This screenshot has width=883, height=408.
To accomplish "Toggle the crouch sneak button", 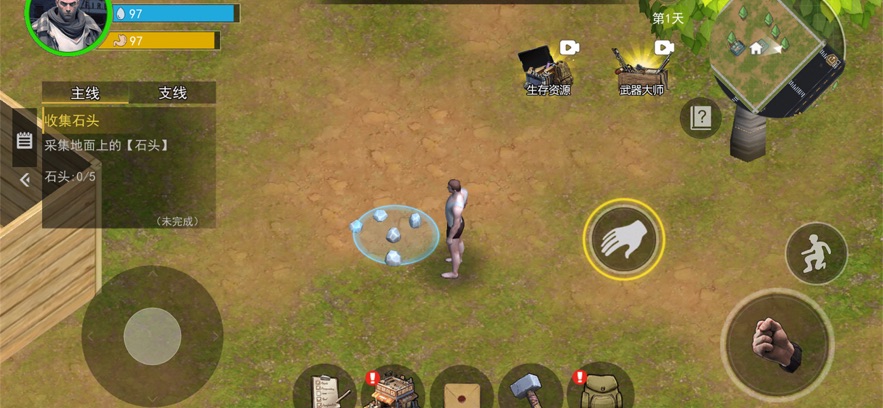I will pyautogui.click(x=816, y=253).
